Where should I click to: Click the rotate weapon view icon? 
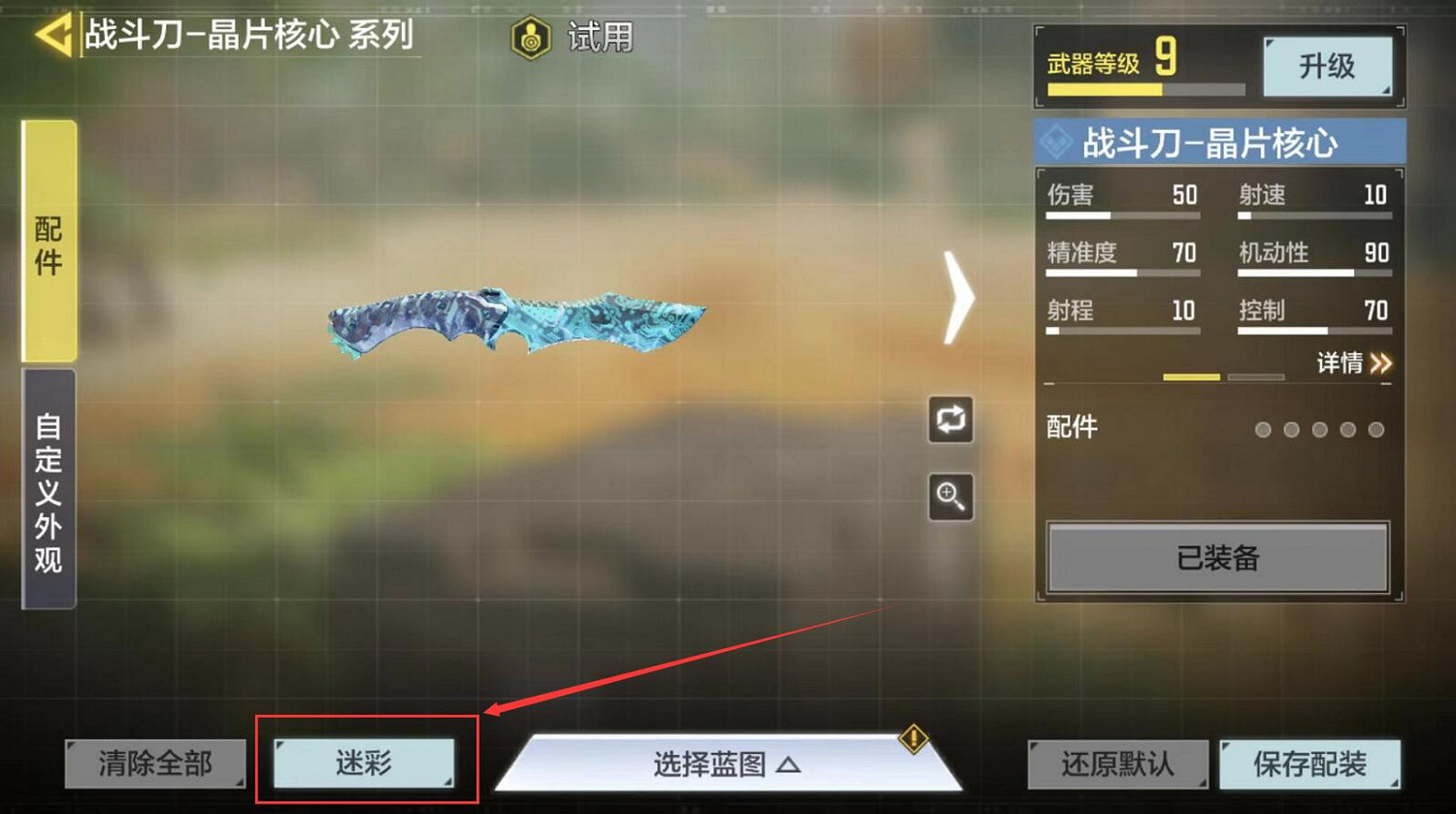click(x=950, y=418)
